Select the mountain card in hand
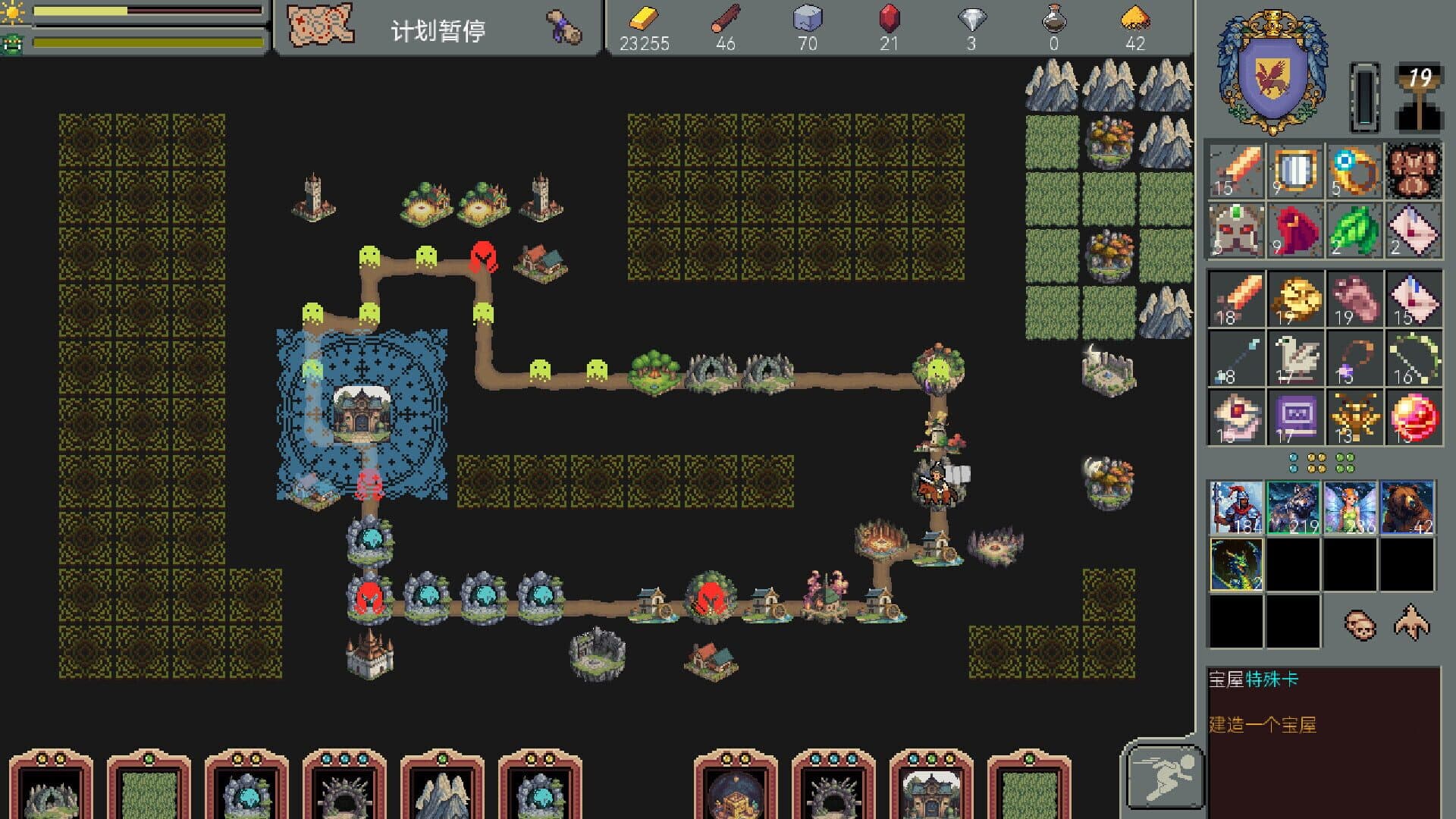The image size is (1456, 819). tap(442, 790)
